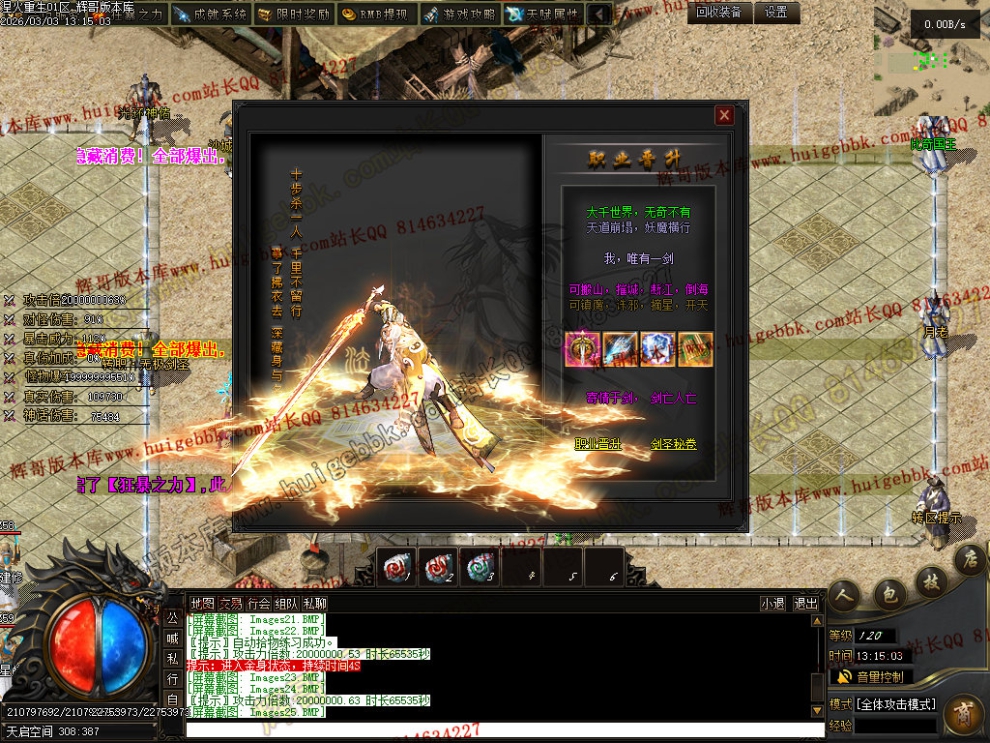Open the 设置 settings button

[x=777, y=12]
